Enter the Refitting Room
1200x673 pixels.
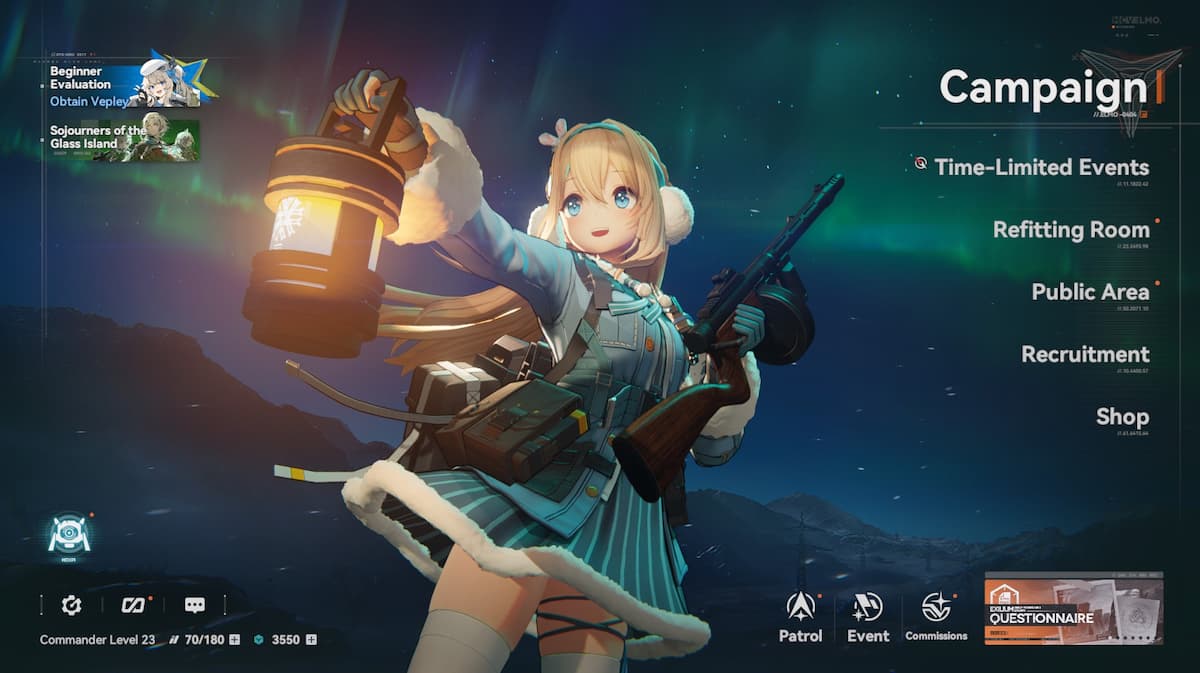[x=1070, y=229]
